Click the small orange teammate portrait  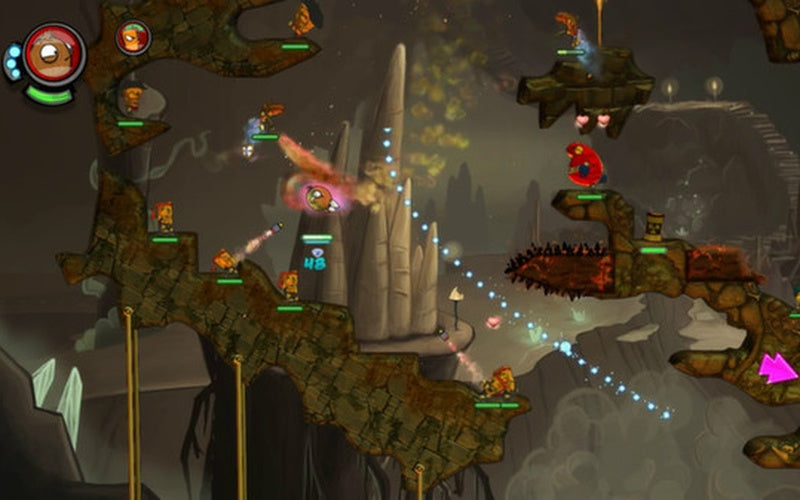click(132, 37)
